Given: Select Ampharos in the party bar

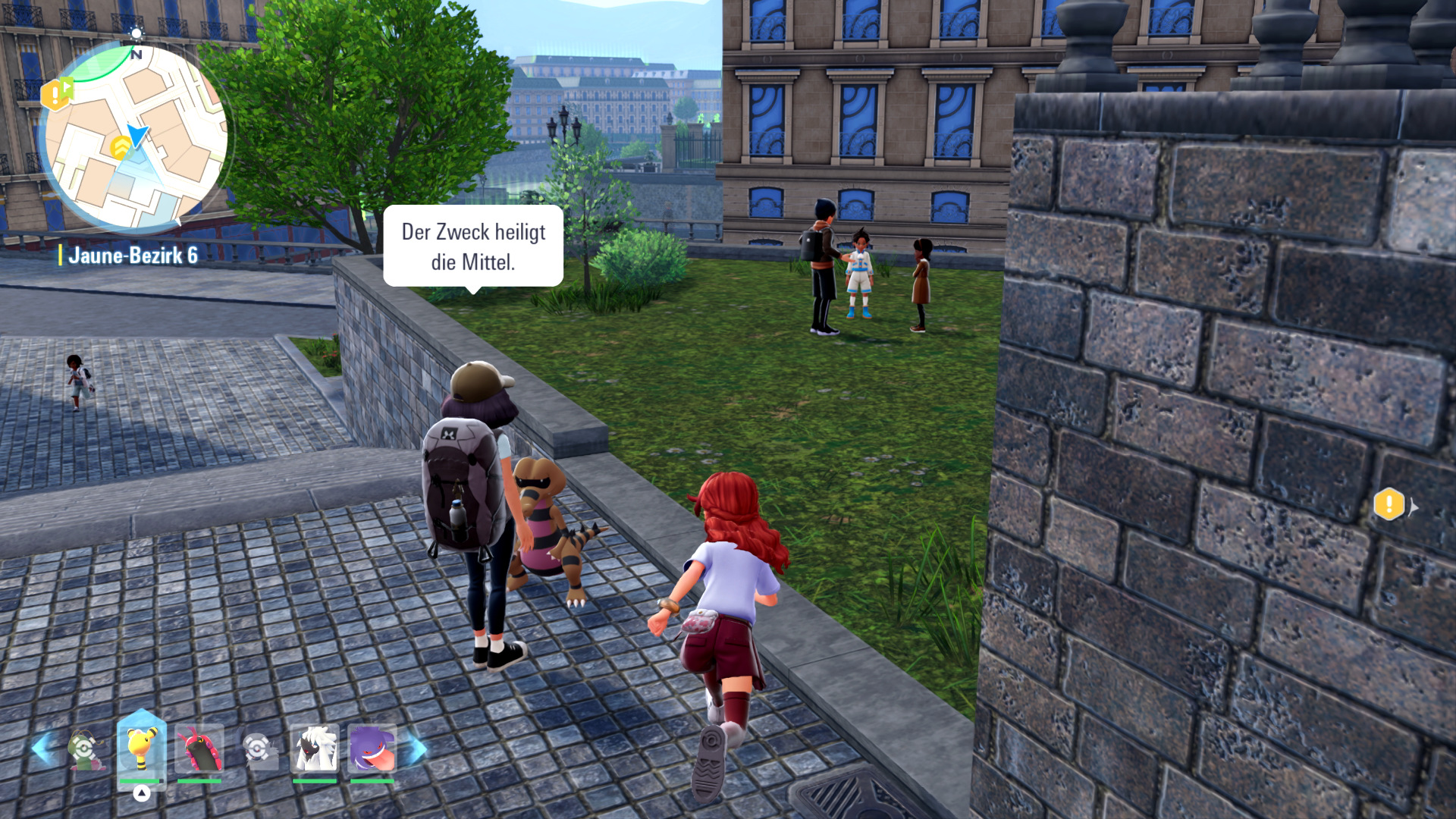Looking at the screenshot, I should 142,748.
